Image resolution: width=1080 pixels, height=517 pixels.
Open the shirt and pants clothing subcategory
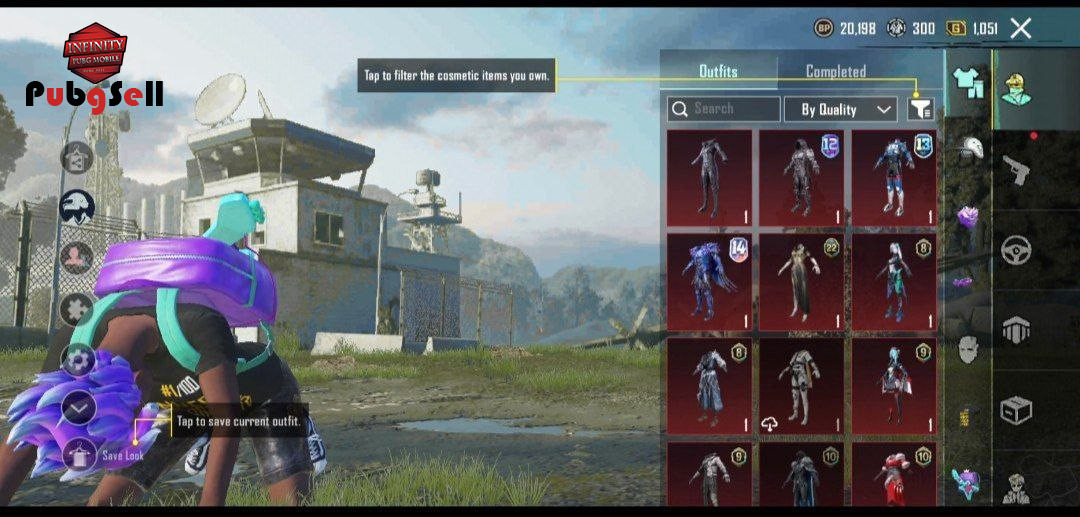(x=967, y=84)
